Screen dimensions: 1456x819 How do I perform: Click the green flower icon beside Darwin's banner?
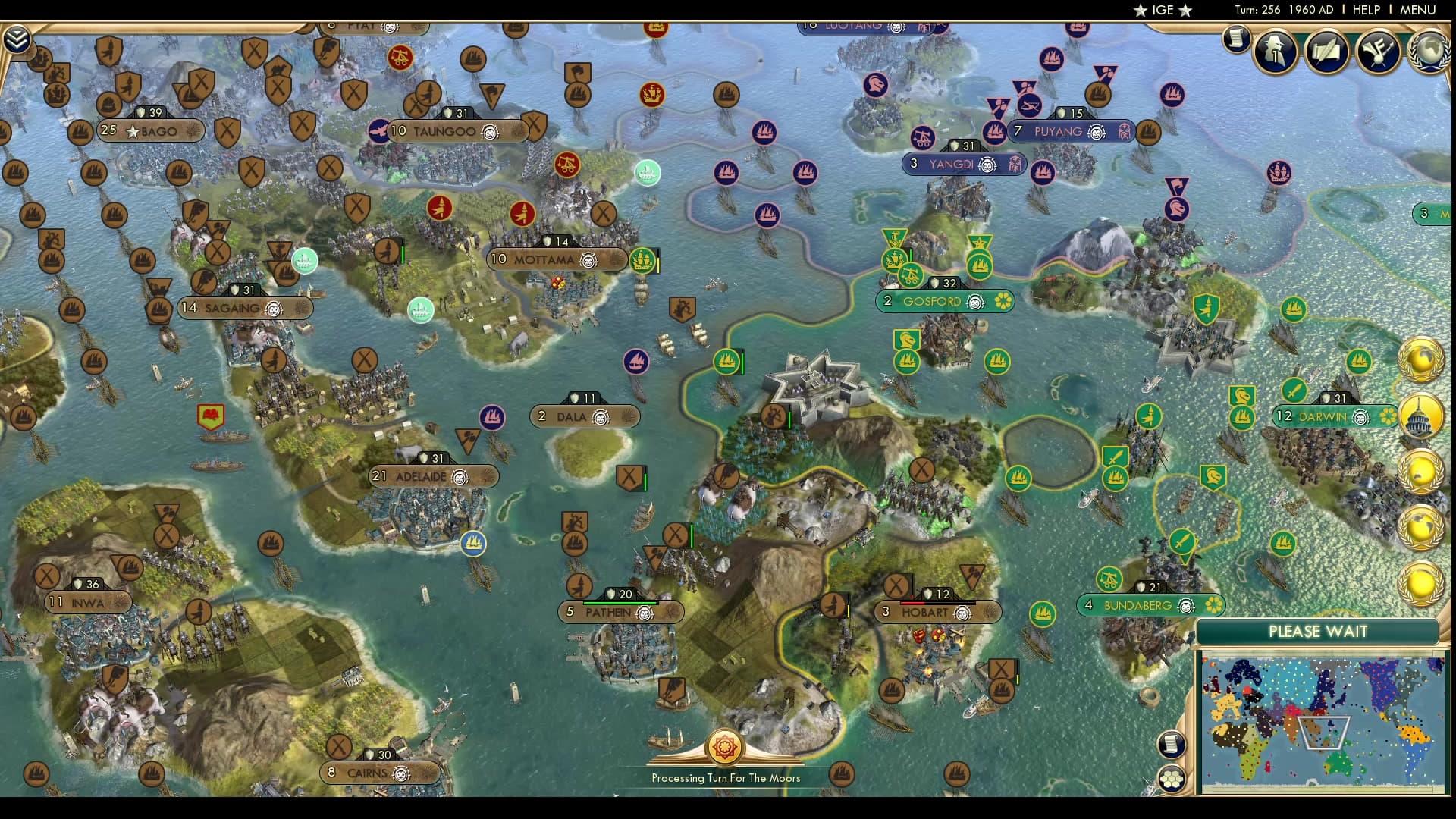(1388, 417)
